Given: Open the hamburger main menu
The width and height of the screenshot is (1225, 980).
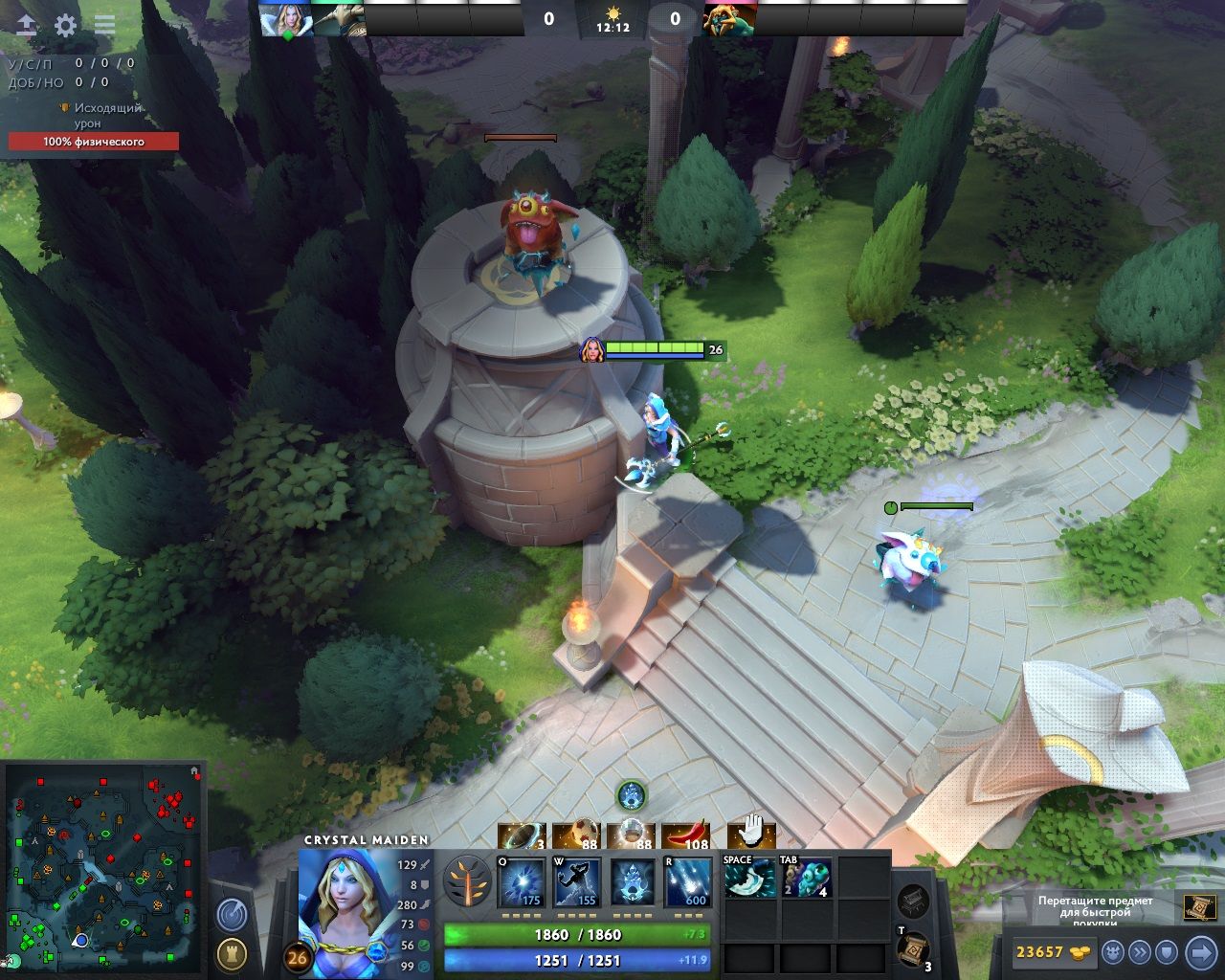Looking at the screenshot, I should (x=104, y=26).
